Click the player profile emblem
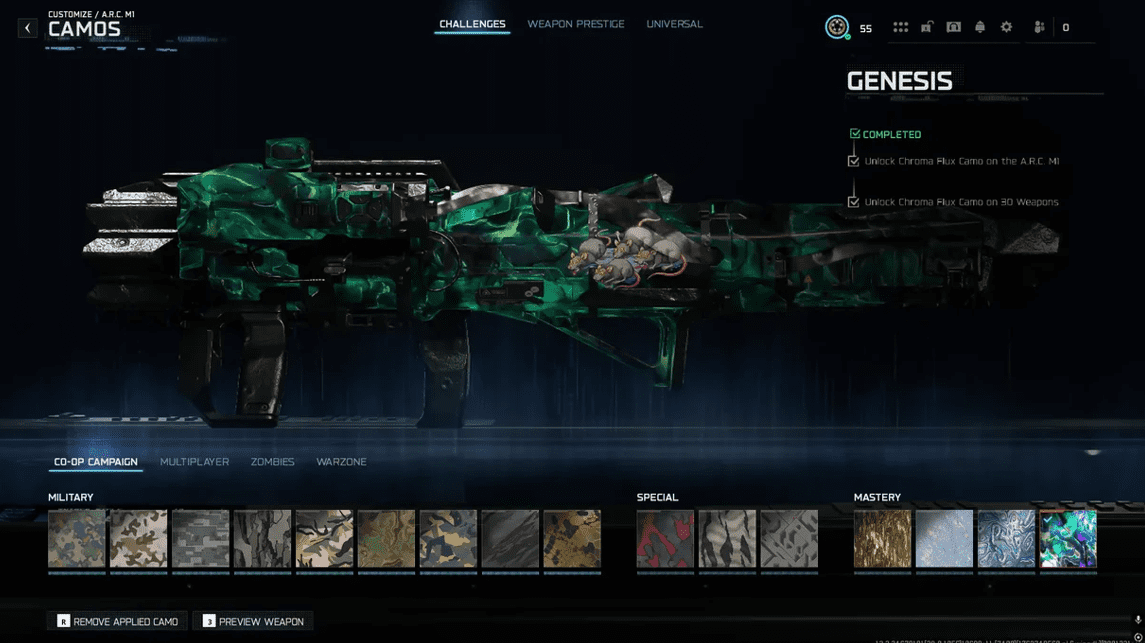 point(837,28)
